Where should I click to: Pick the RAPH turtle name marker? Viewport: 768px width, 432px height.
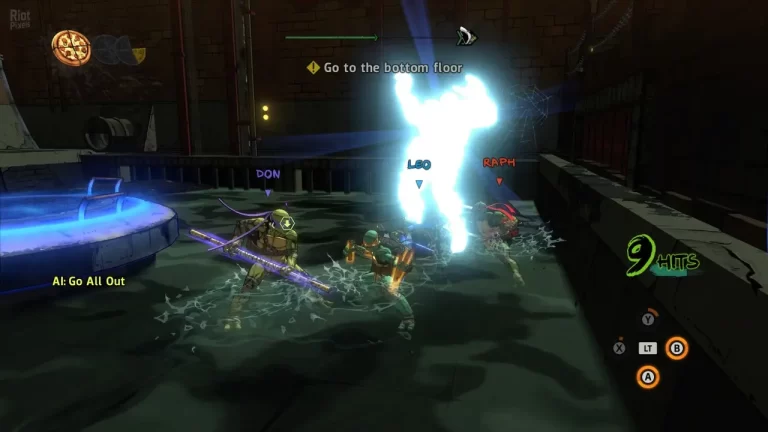(498, 162)
